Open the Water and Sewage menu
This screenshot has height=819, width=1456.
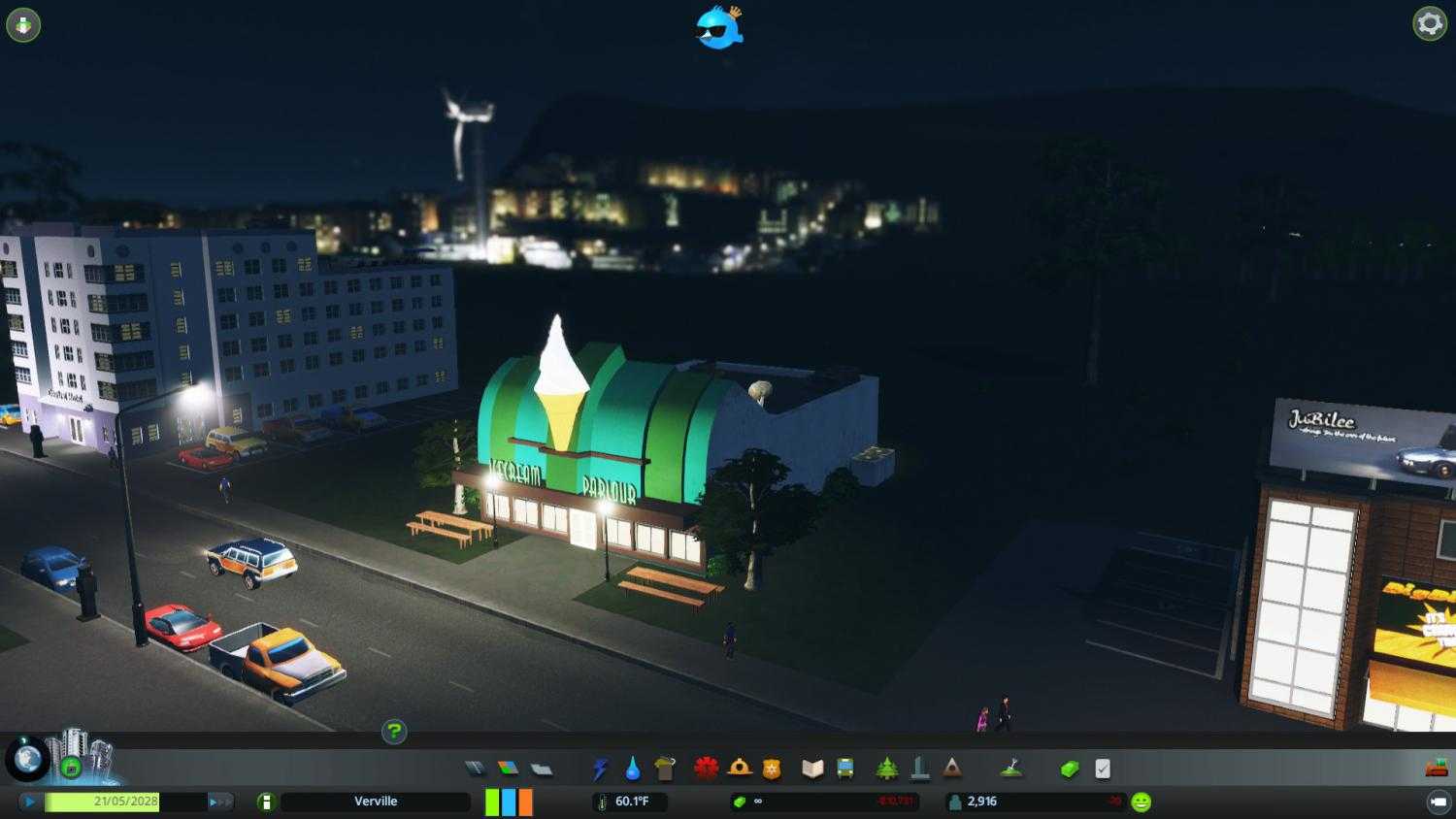(x=632, y=768)
